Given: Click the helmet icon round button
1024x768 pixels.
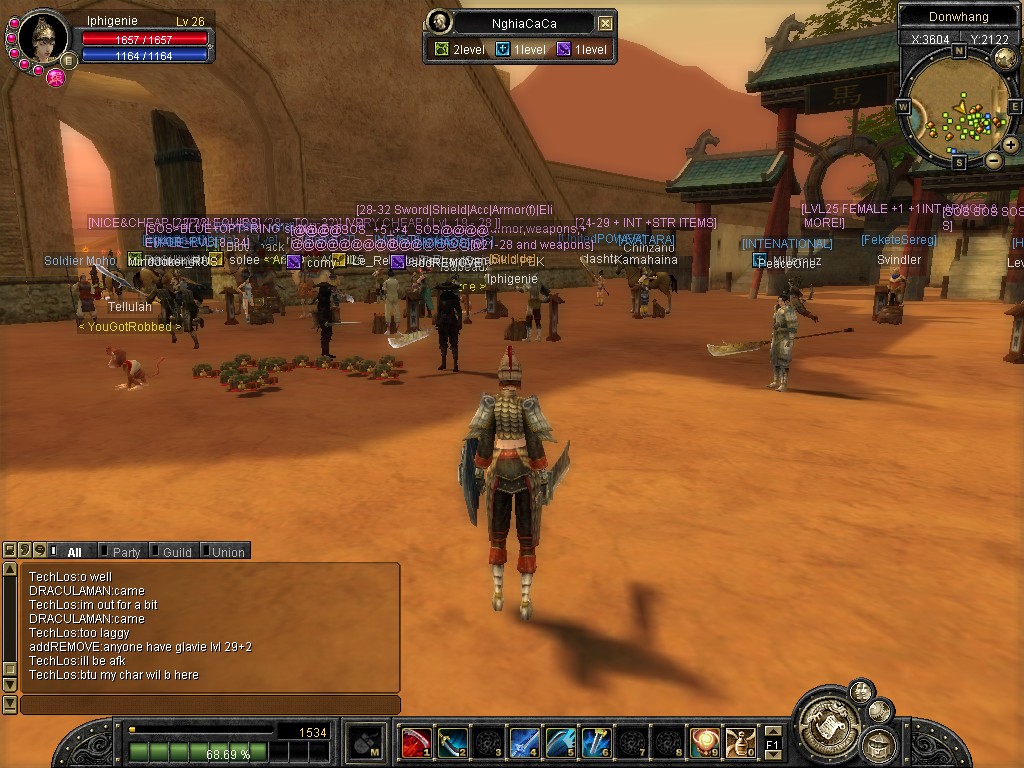Looking at the screenshot, I should tap(879, 744).
